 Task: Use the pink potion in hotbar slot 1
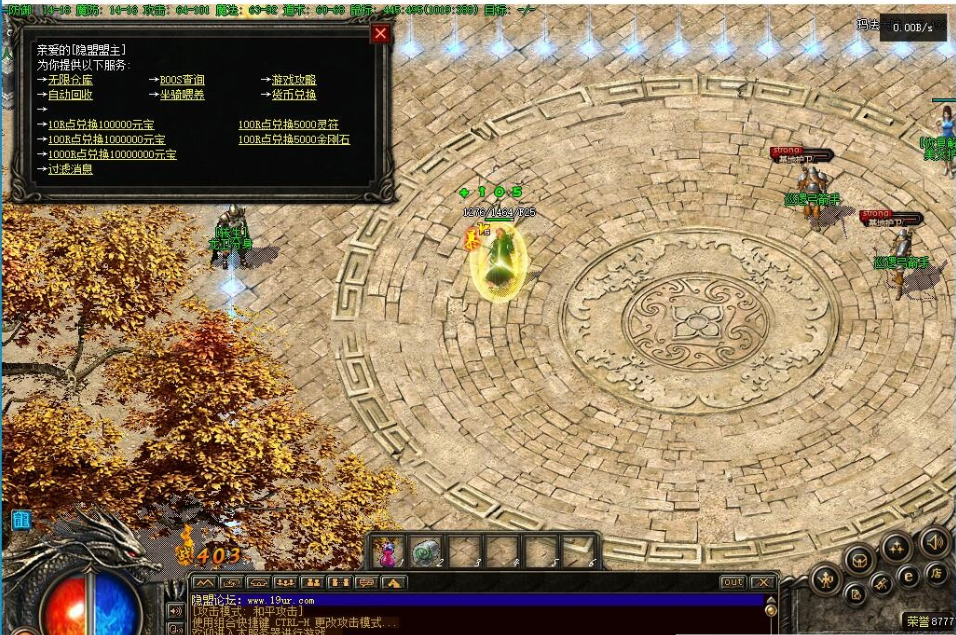388,551
